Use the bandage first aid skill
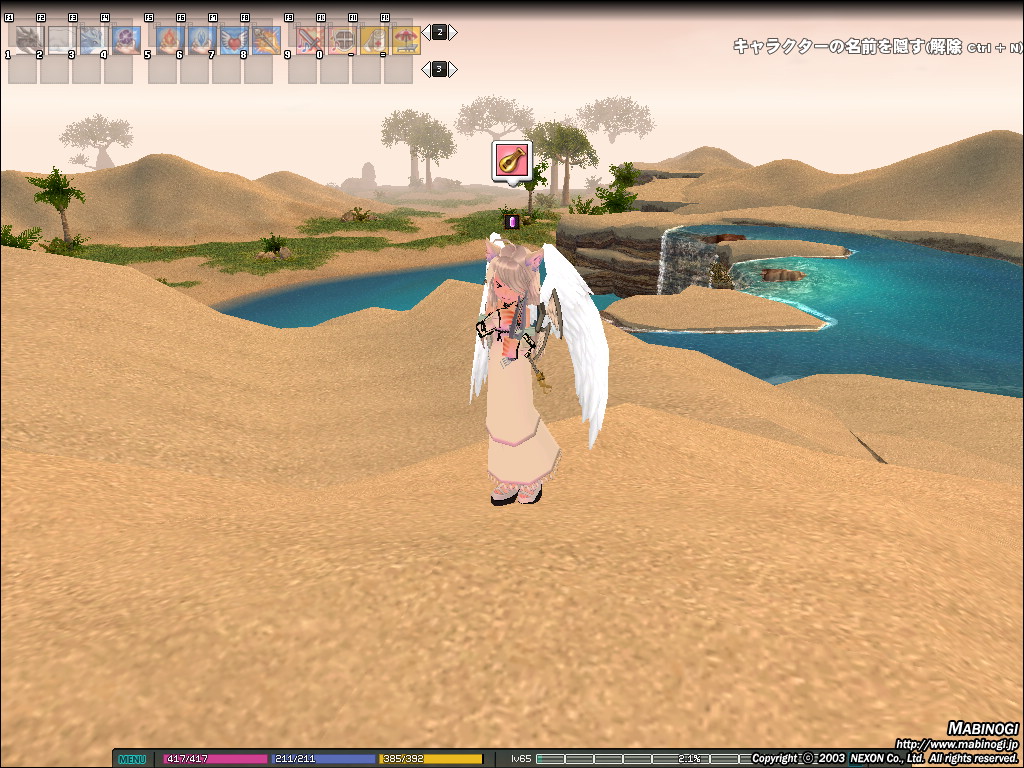Image resolution: width=1024 pixels, height=768 pixels. click(373, 40)
